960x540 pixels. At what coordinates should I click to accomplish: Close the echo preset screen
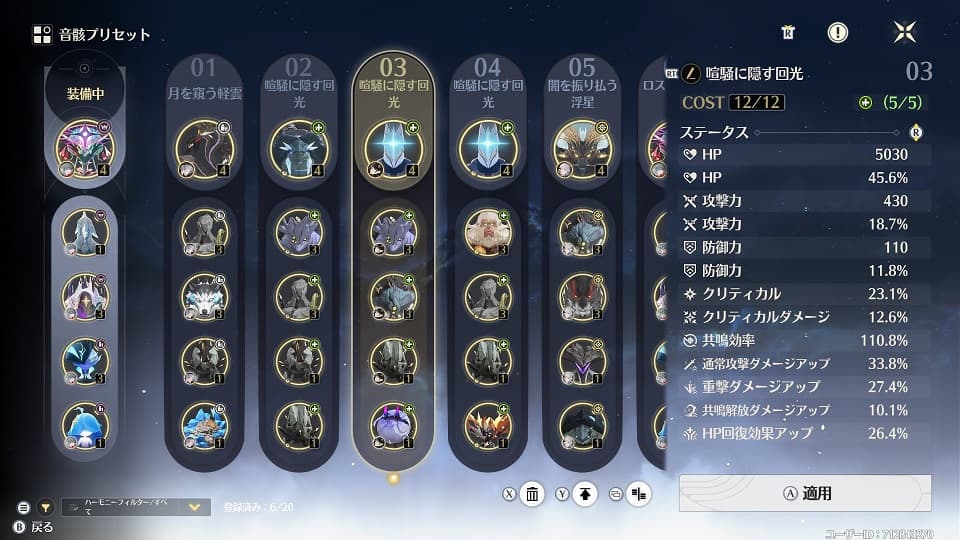tap(904, 32)
